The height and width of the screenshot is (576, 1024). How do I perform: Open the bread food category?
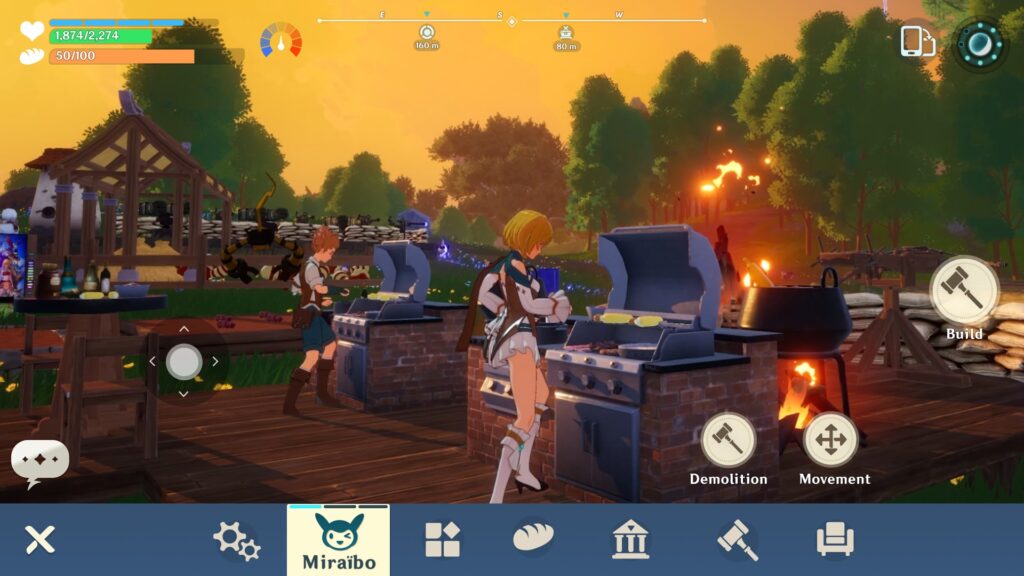coord(533,539)
